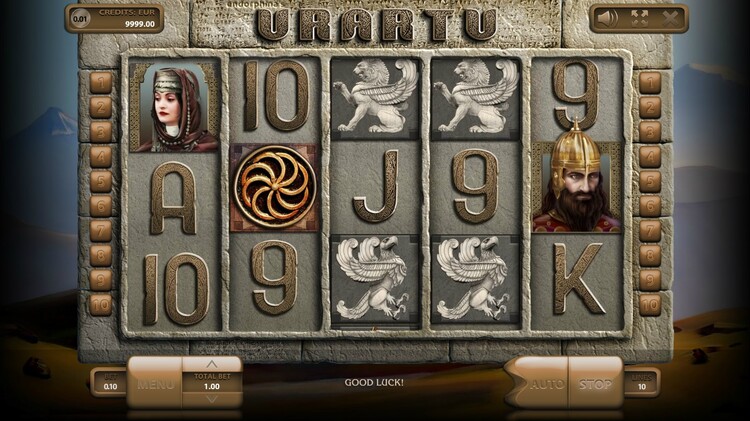Screen dimensions: 750x421
Task: Select the 0.10 coin value indicator
Action: (109, 384)
